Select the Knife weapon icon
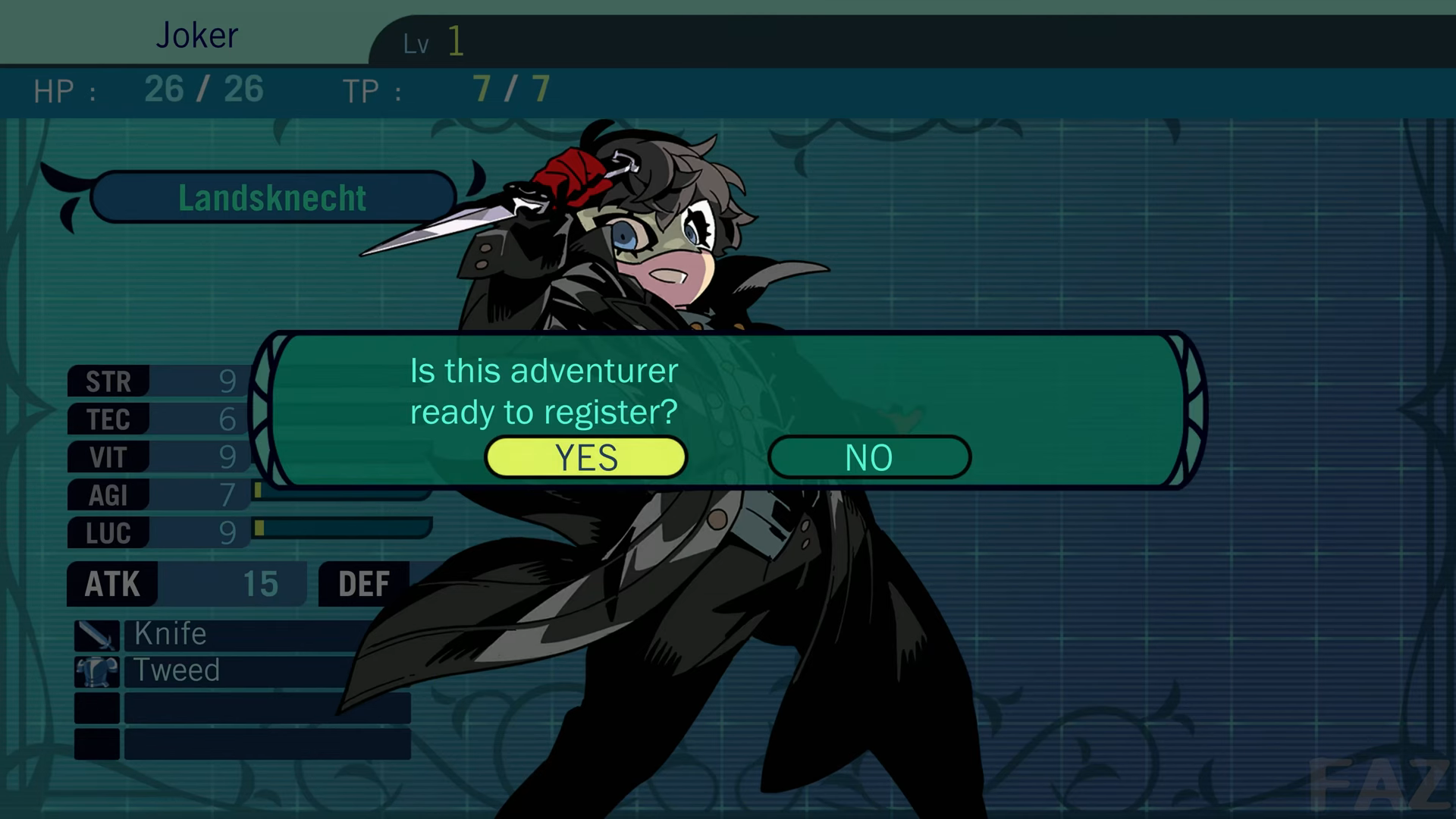This screenshot has height=819, width=1456. click(x=96, y=634)
